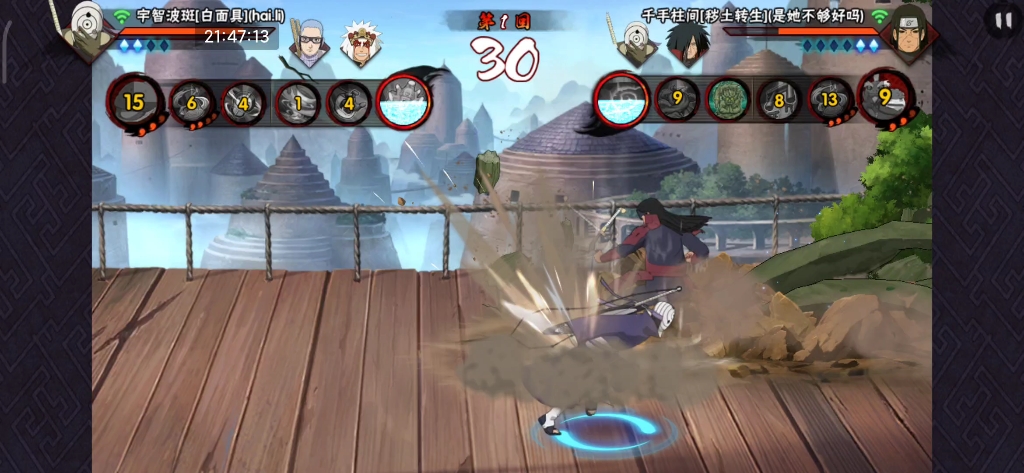Choose the skill icon with cooldown 8

(777, 100)
